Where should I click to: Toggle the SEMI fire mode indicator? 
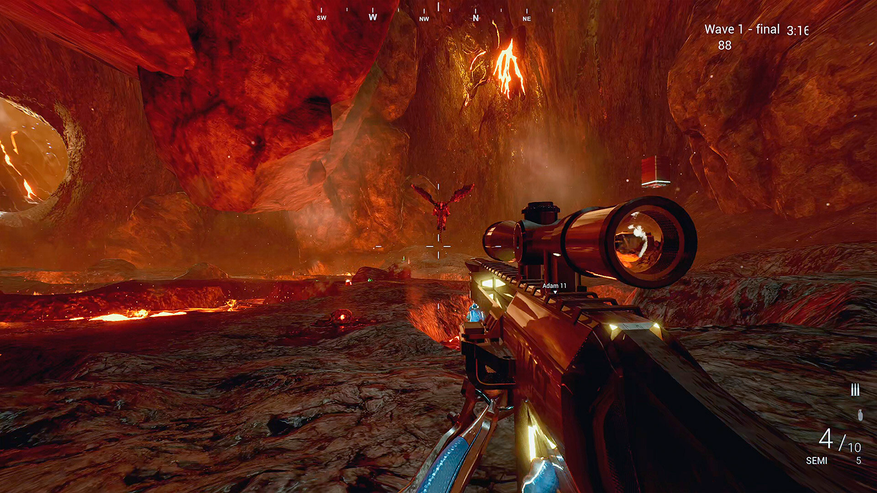(x=817, y=461)
